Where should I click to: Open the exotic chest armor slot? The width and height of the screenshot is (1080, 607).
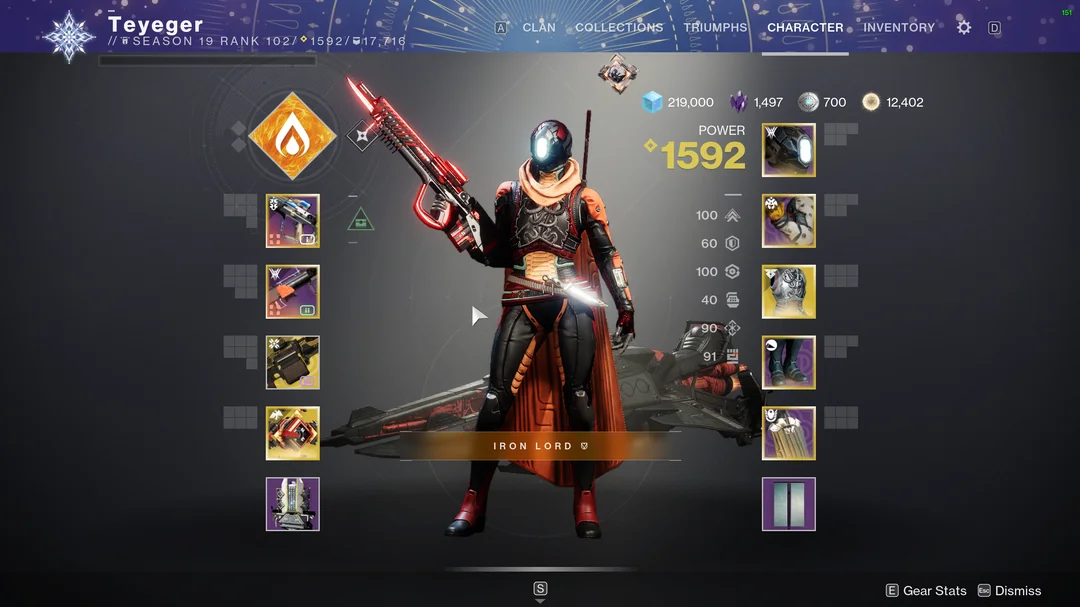coord(789,292)
